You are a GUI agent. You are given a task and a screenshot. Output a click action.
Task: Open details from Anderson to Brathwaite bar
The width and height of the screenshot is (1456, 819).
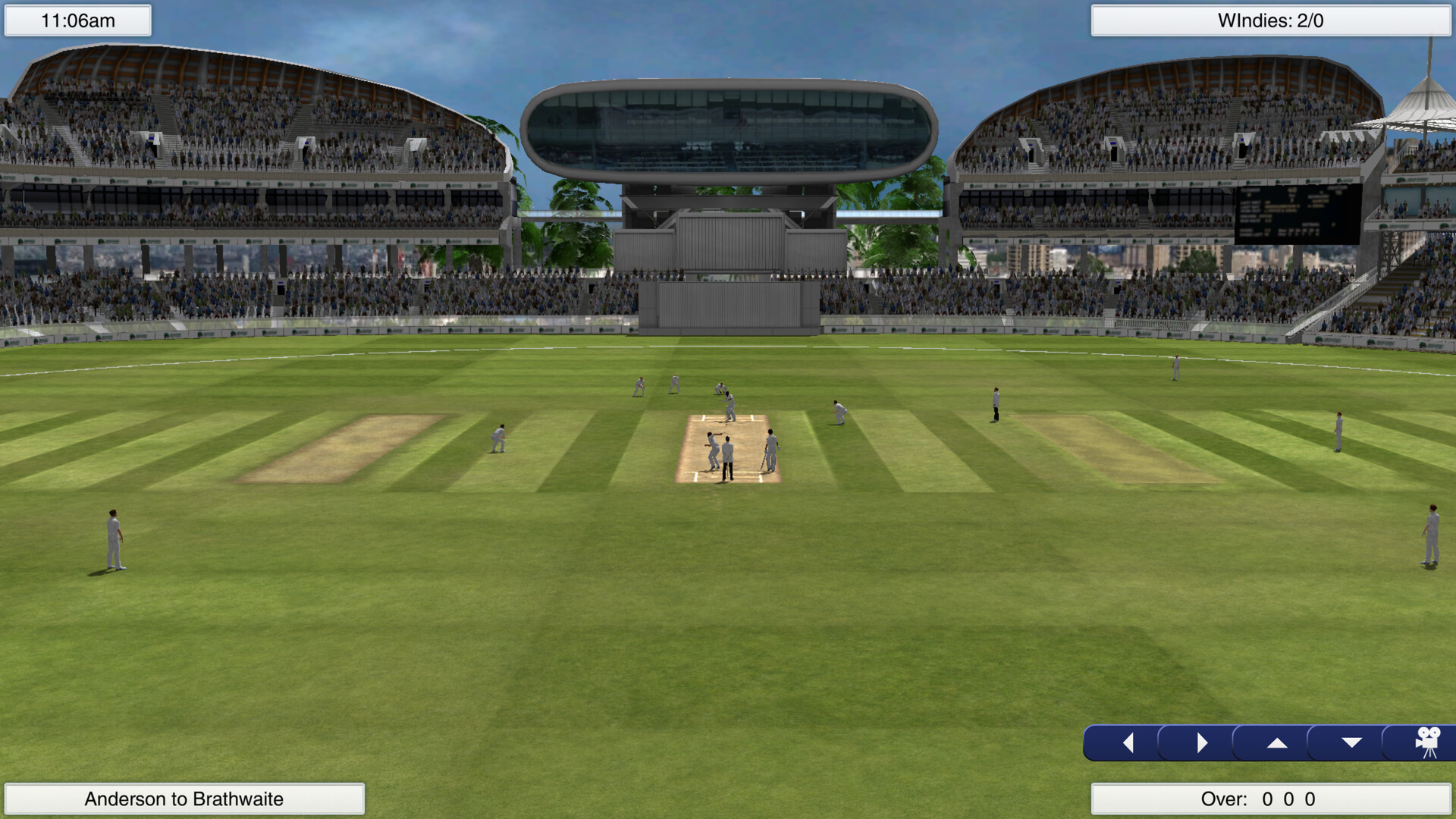(186, 799)
